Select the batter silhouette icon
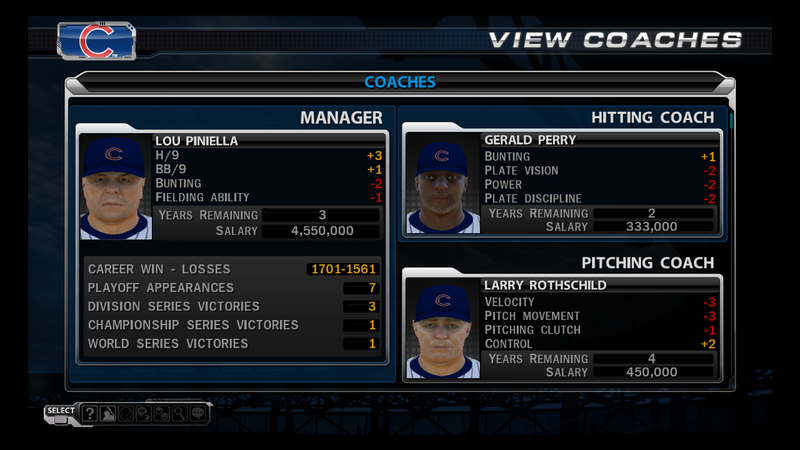The width and height of the screenshot is (800, 450). (x=107, y=413)
